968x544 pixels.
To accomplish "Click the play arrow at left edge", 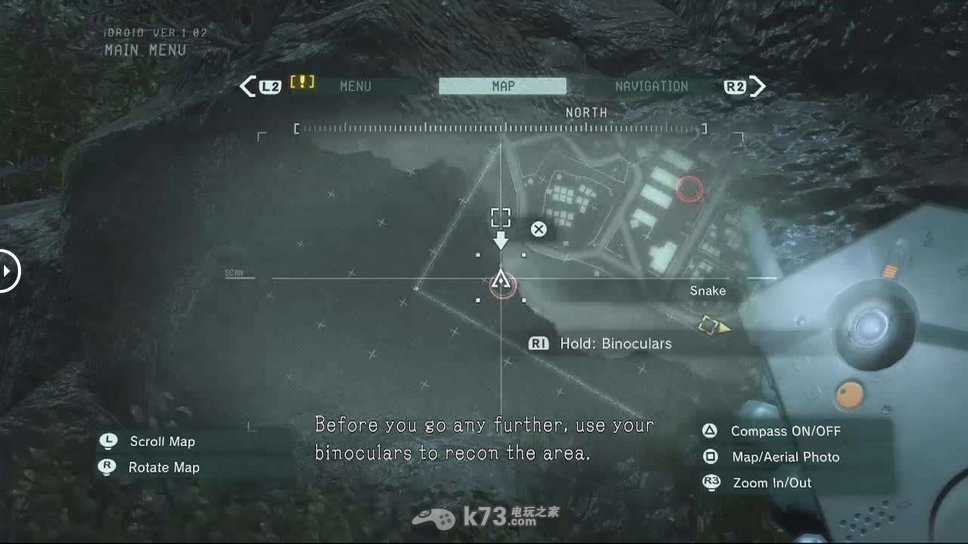I will (x=7, y=270).
